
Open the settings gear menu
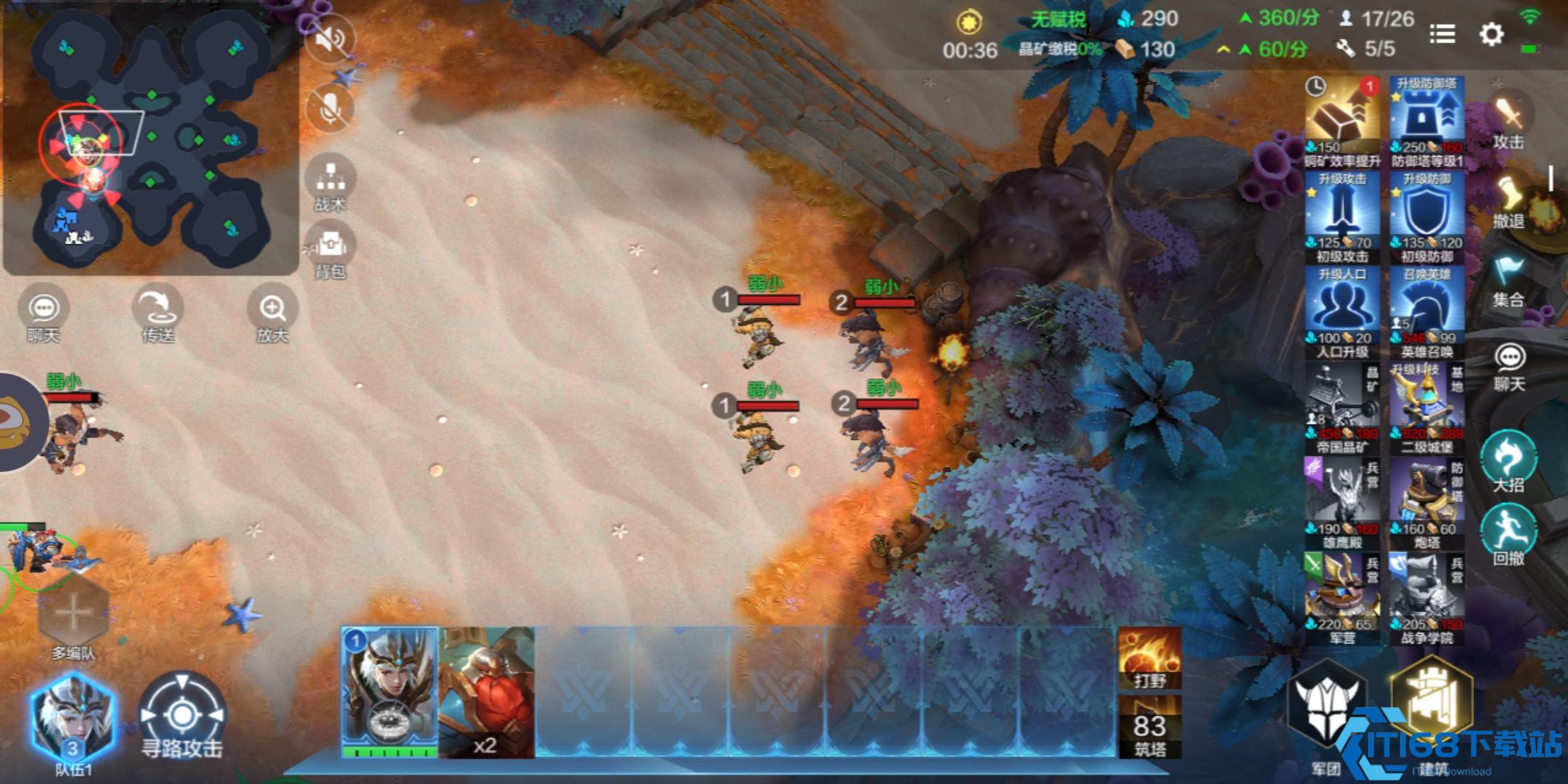pos(1491,34)
